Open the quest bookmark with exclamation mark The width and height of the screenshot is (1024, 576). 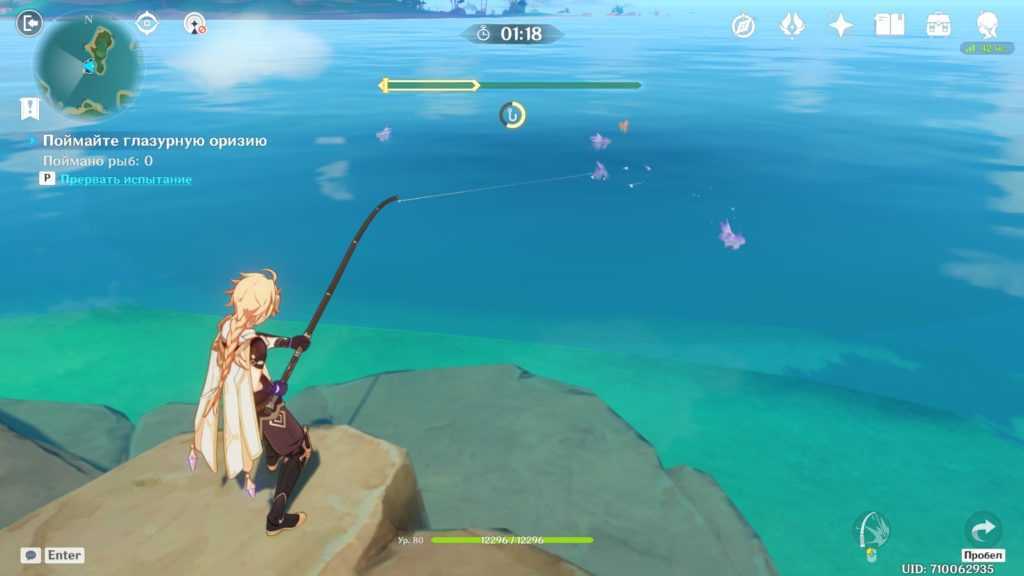click(x=29, y=108)
